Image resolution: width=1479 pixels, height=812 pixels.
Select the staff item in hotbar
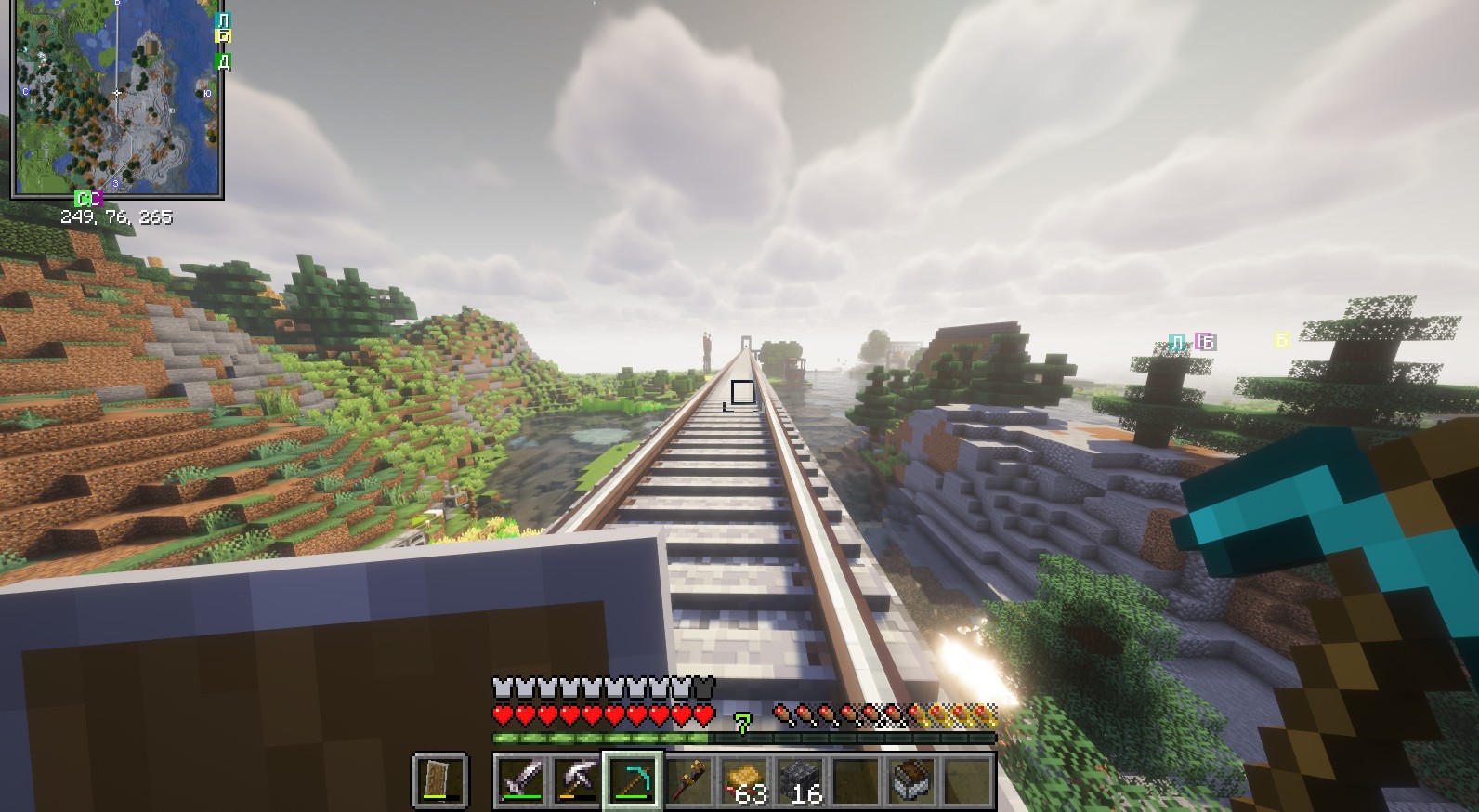tap(688, 779)
